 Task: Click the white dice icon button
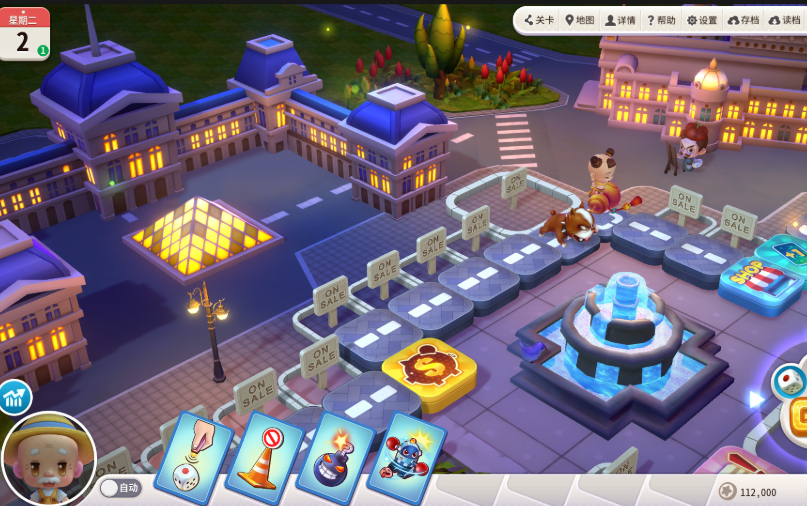coord(789,381)
